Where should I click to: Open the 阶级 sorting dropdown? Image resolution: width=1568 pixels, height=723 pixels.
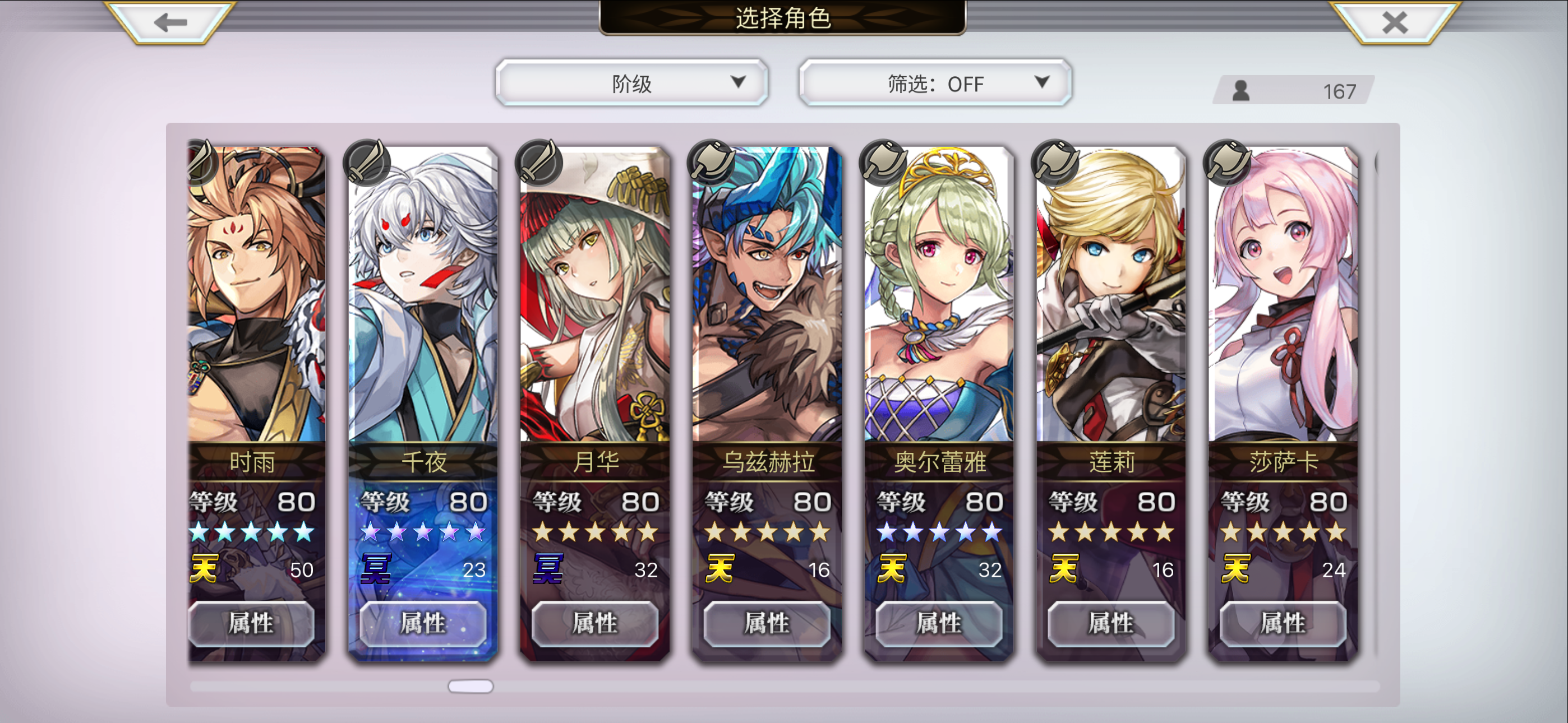[631, 82]
